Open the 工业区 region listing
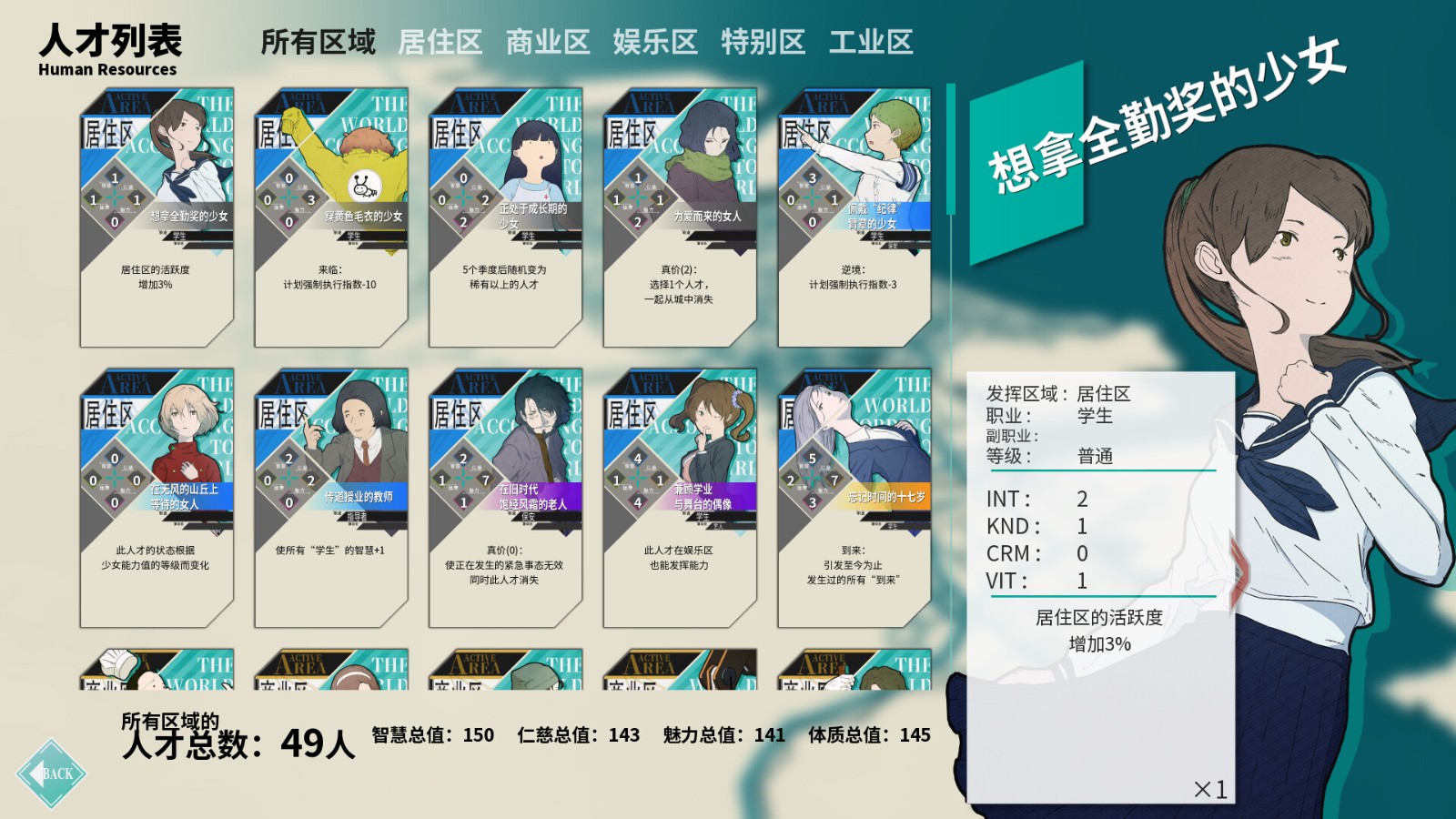The image size is (1456, 819). point(871,41)
